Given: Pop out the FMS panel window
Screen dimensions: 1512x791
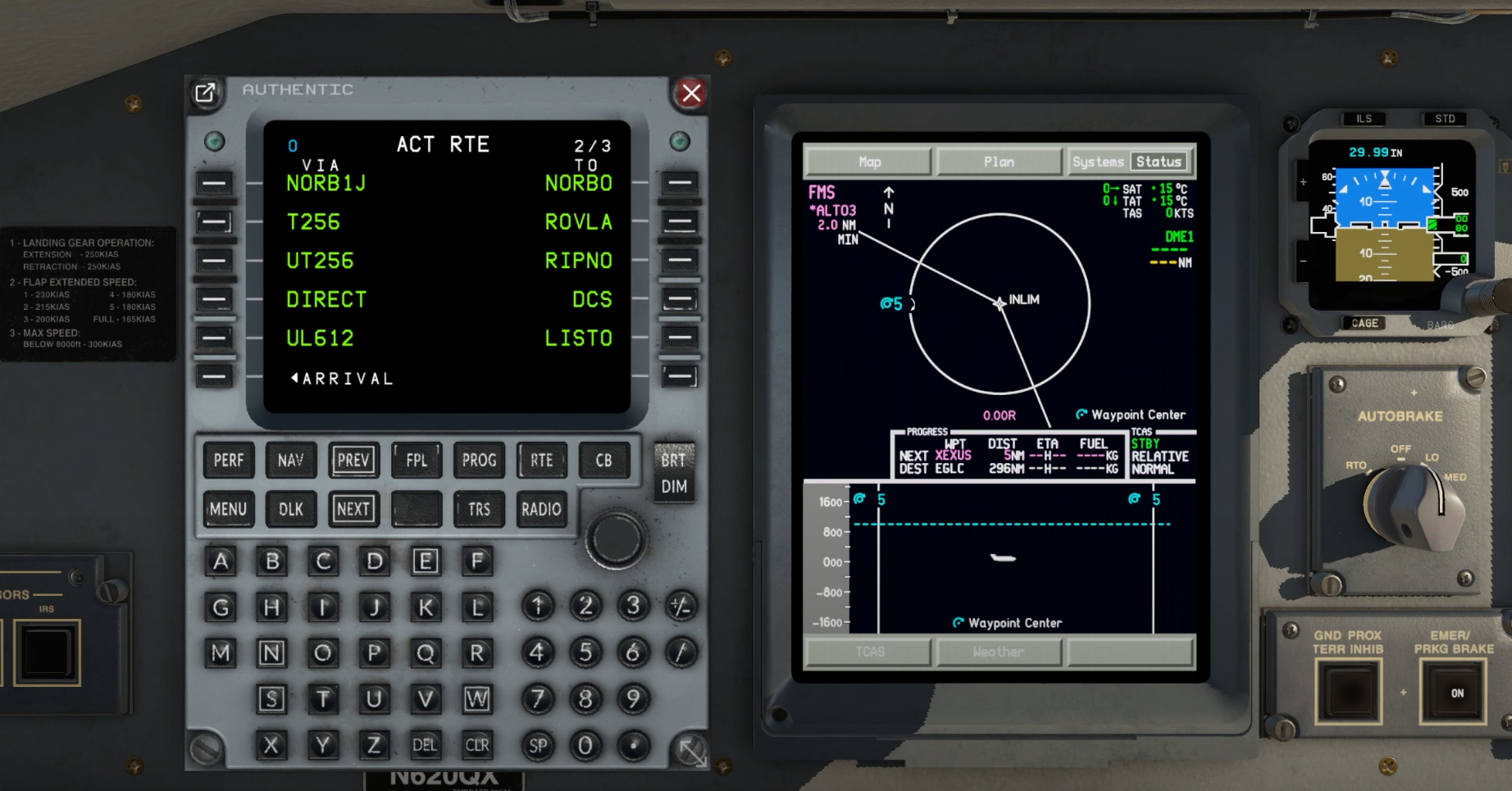Looking at the screenshot, I should pos(206,93).
